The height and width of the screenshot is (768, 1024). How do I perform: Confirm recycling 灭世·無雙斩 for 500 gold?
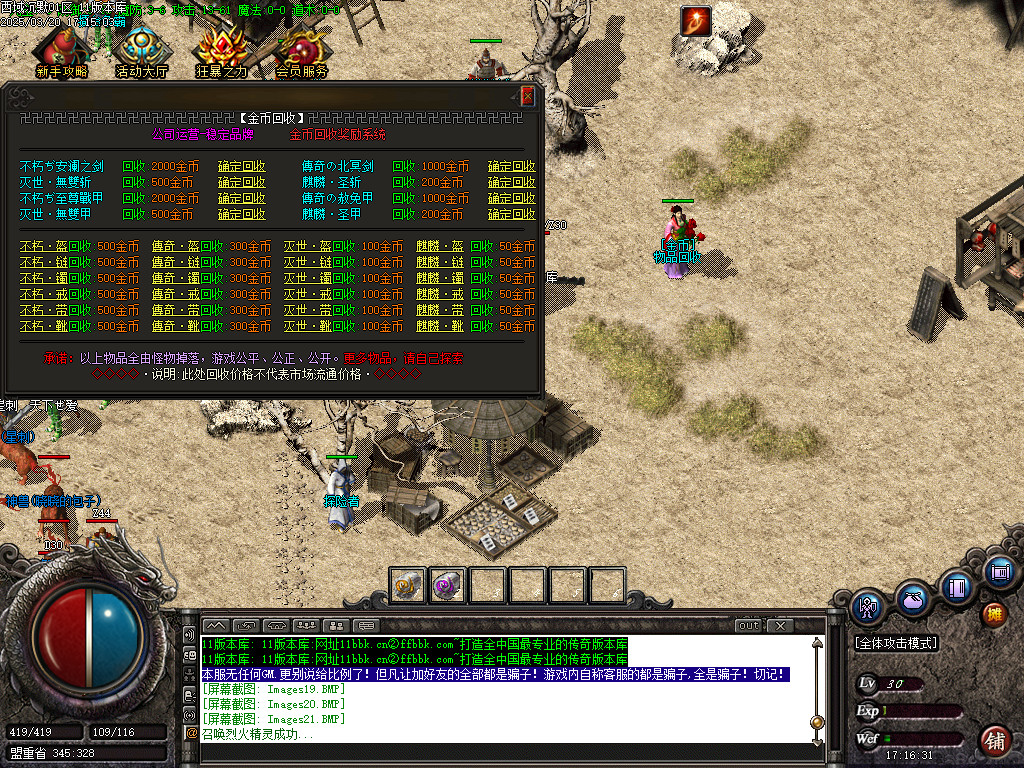[x=242, y=183]
